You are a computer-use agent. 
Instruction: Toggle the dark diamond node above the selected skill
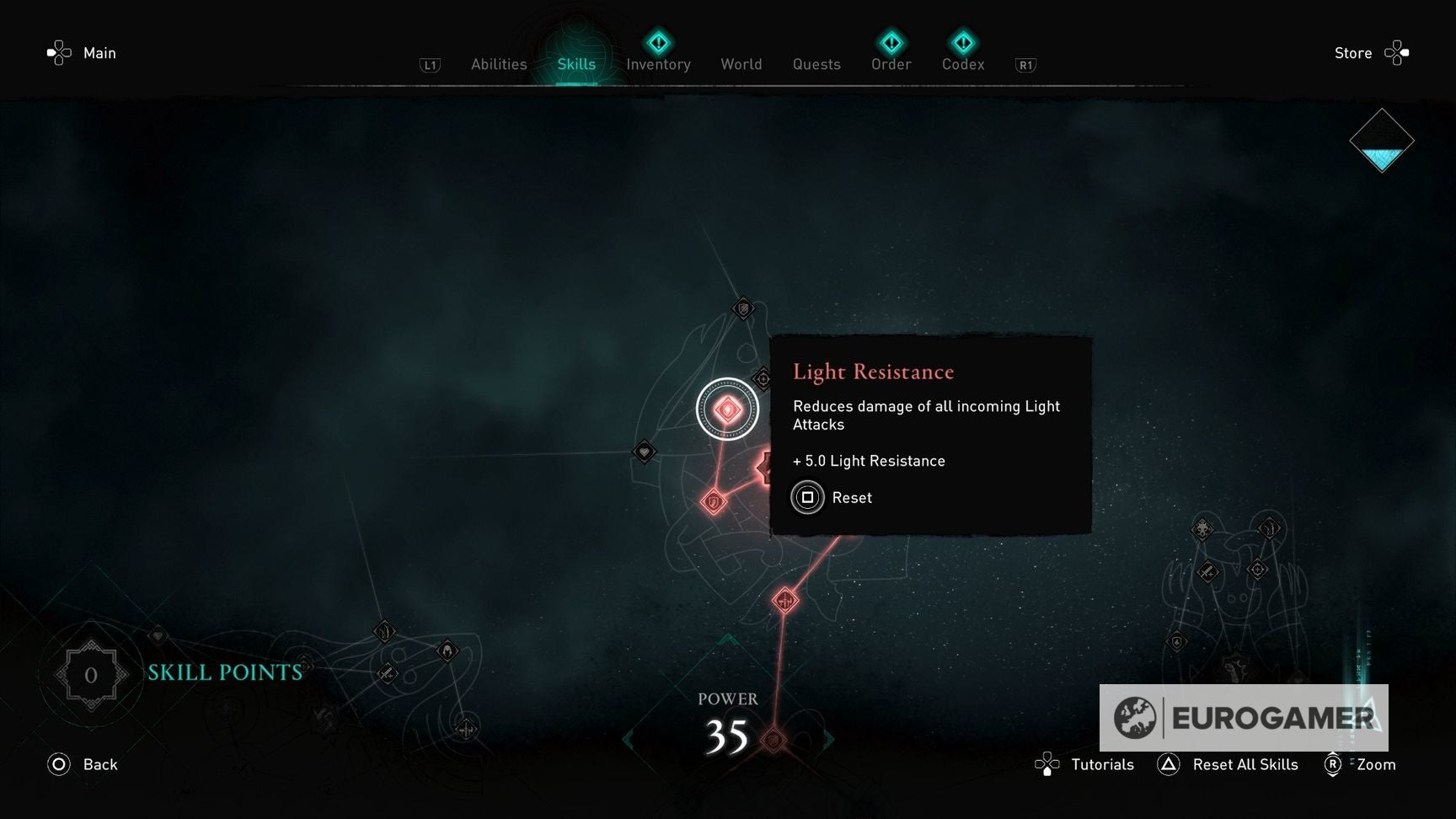(x=741, y=309)
